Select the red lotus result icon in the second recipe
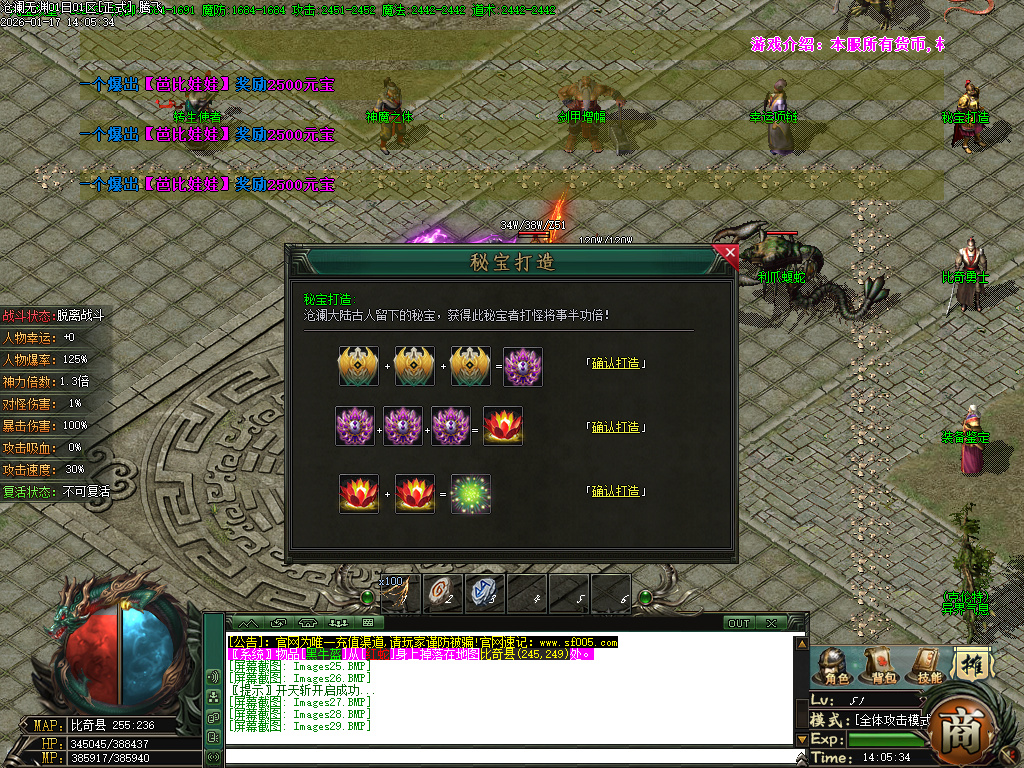1024x768 pixels. pos(503,426)
